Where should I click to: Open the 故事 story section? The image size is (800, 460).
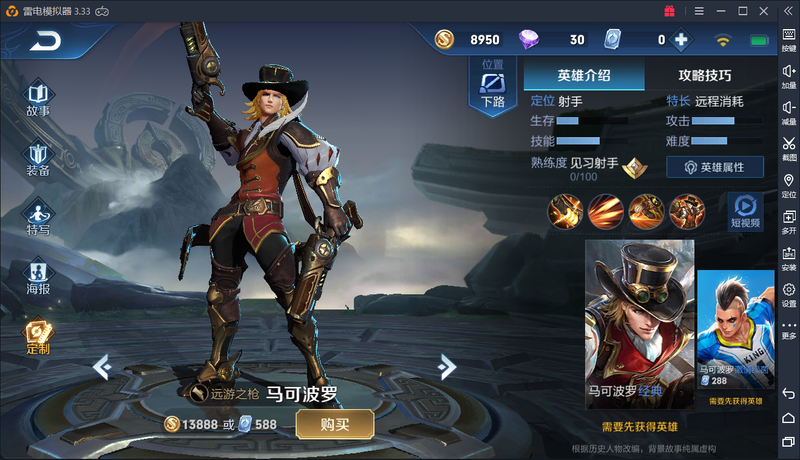[x=38, y=98]
